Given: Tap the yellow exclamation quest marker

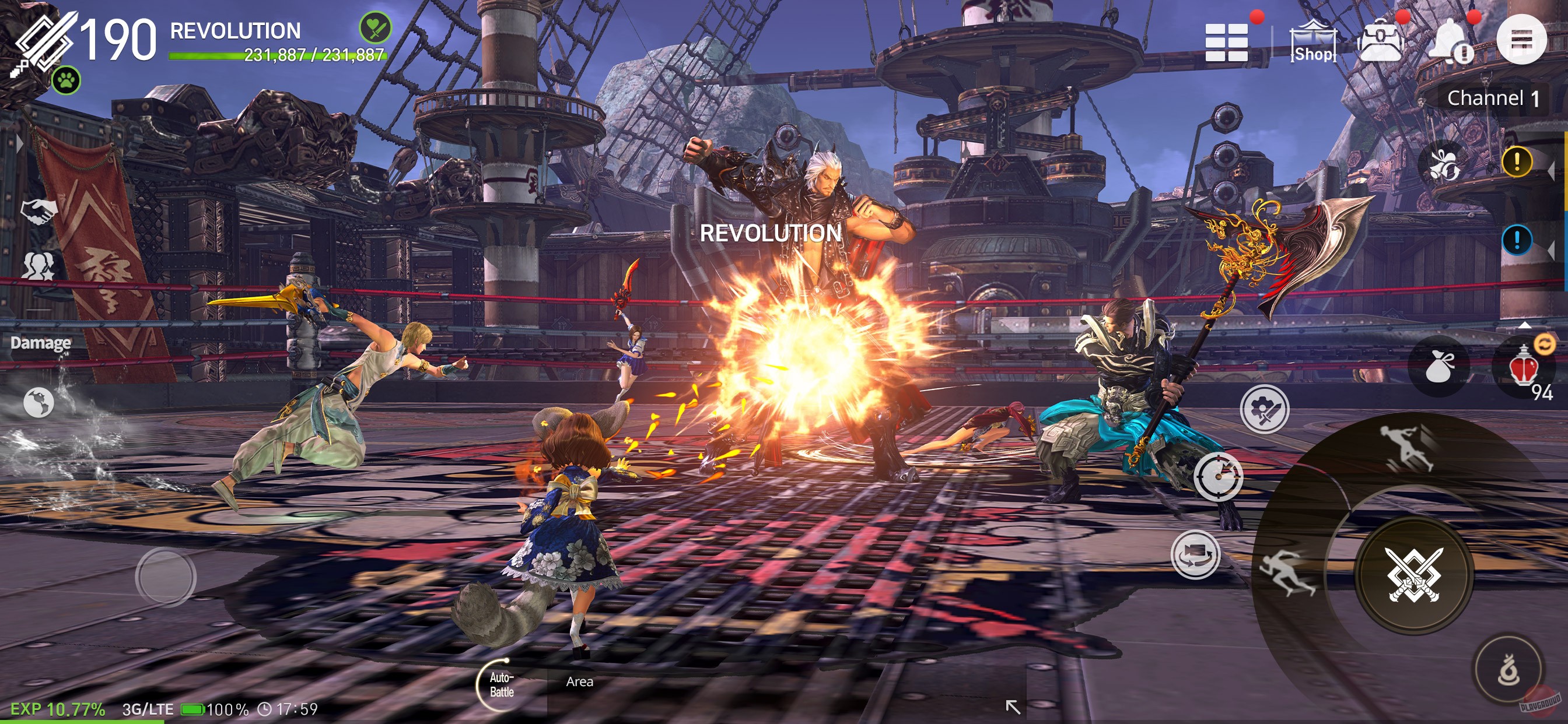Looking at the screenshot, I should 1516,162.
